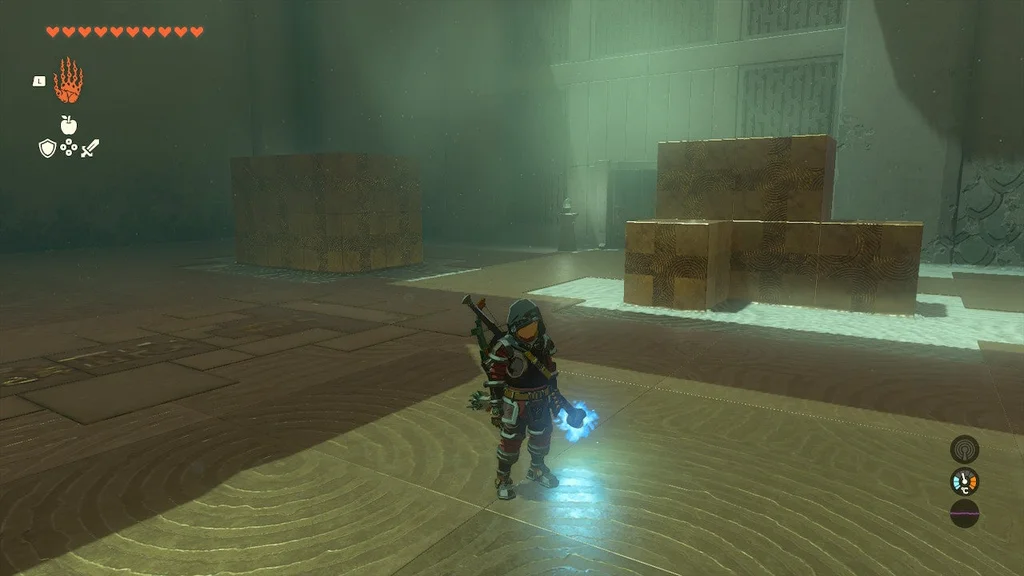Open the shield quick-select icon

click(x=46, y=149)
